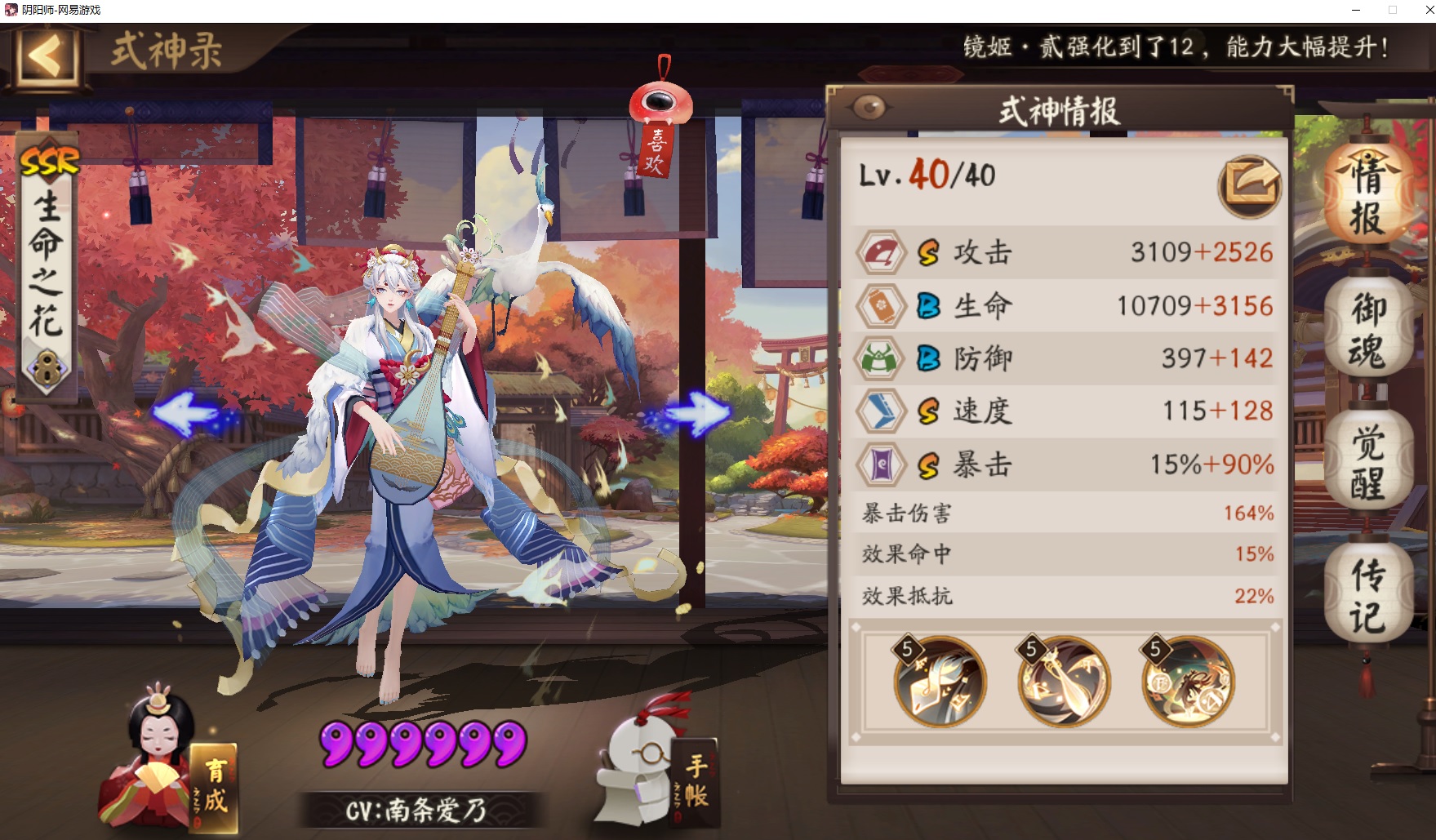Screen dimensions: 1436x840
Task: Select the 攻击 stat row
Action: (1064, 252)
